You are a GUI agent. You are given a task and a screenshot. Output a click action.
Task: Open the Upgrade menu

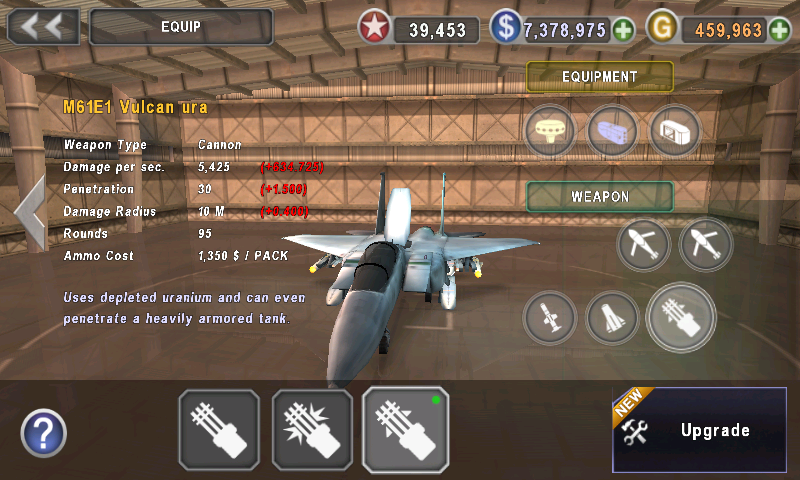click(x=699, y=430)
